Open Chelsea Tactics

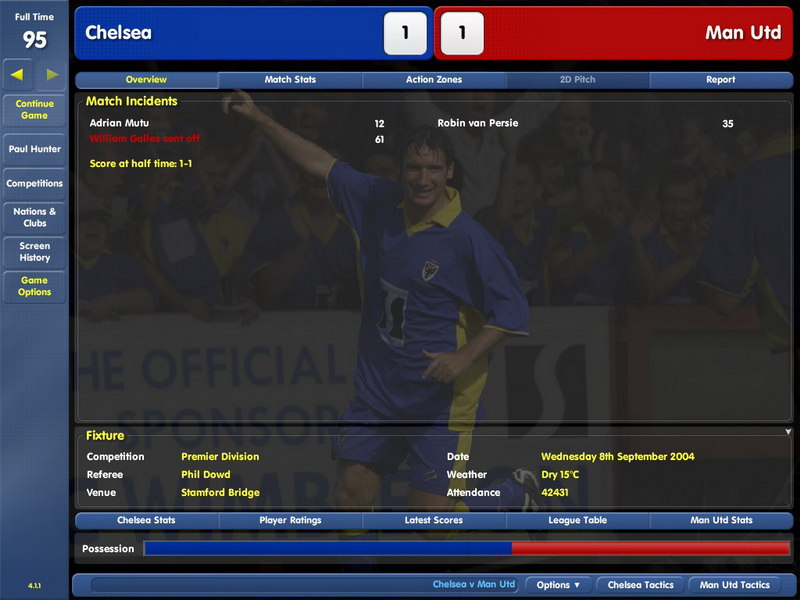(640, 585)
